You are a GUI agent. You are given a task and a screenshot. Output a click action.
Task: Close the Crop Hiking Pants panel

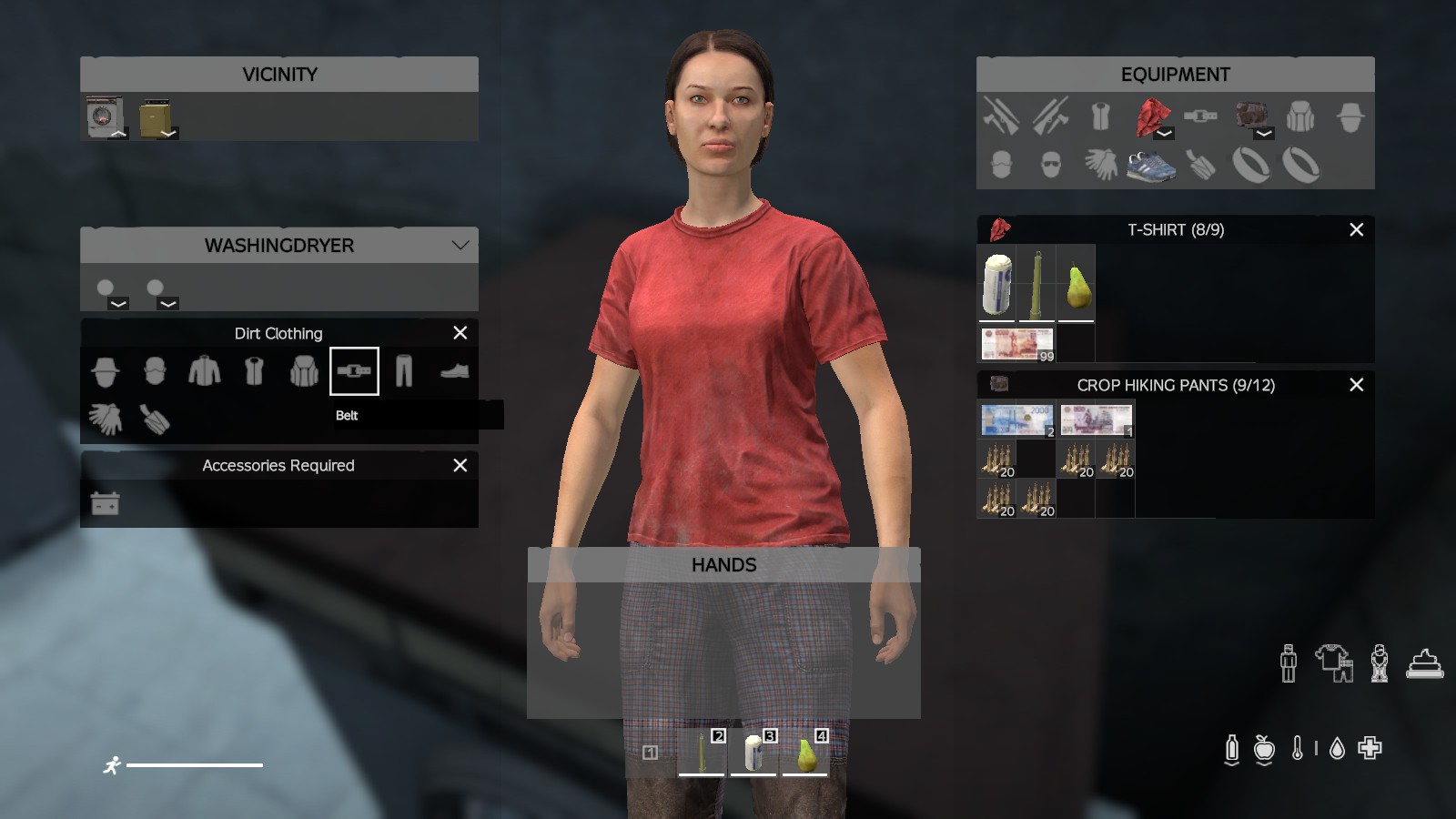pos(1356,385)
